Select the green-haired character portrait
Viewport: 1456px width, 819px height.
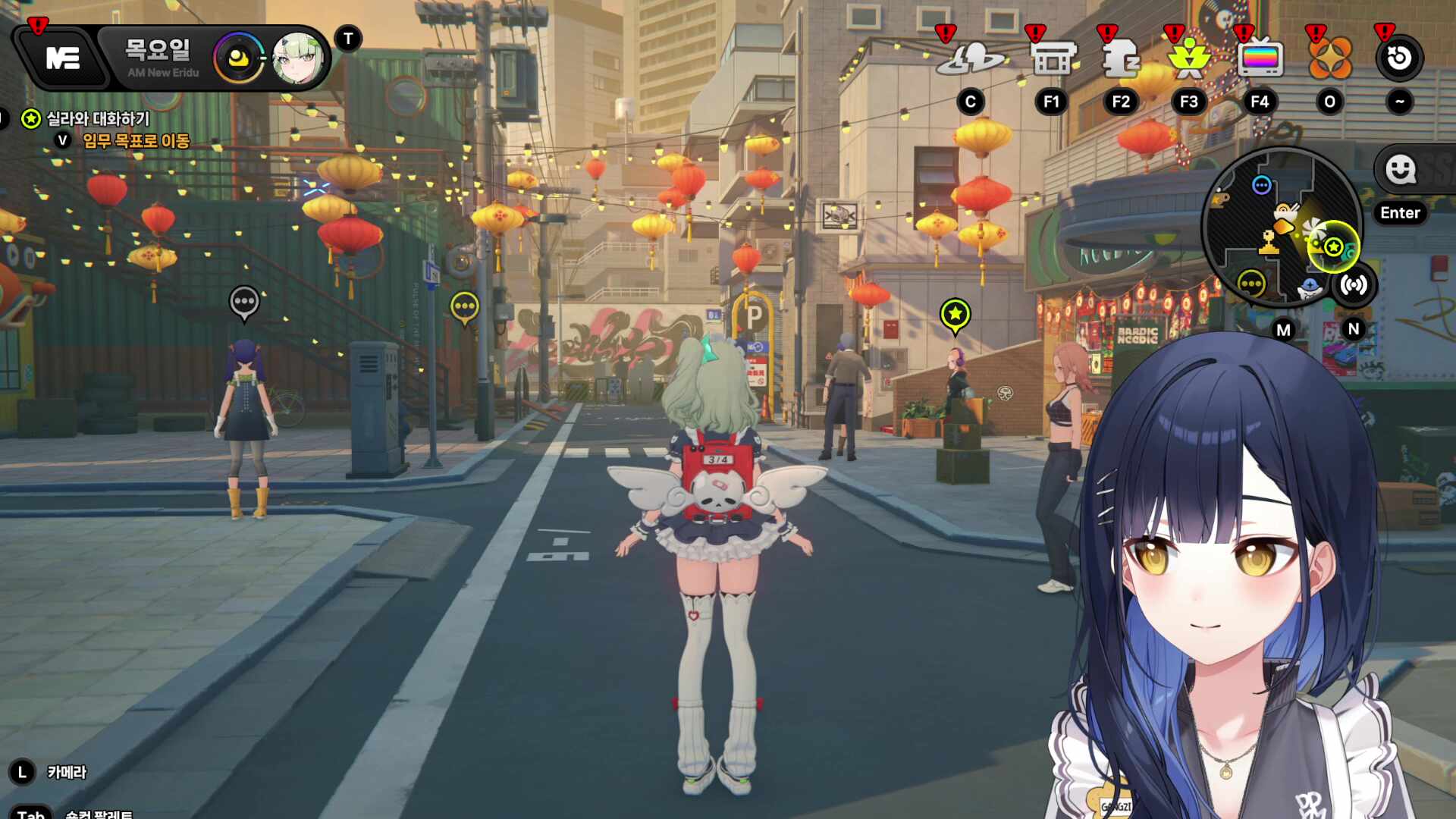(x=297, y=58)
